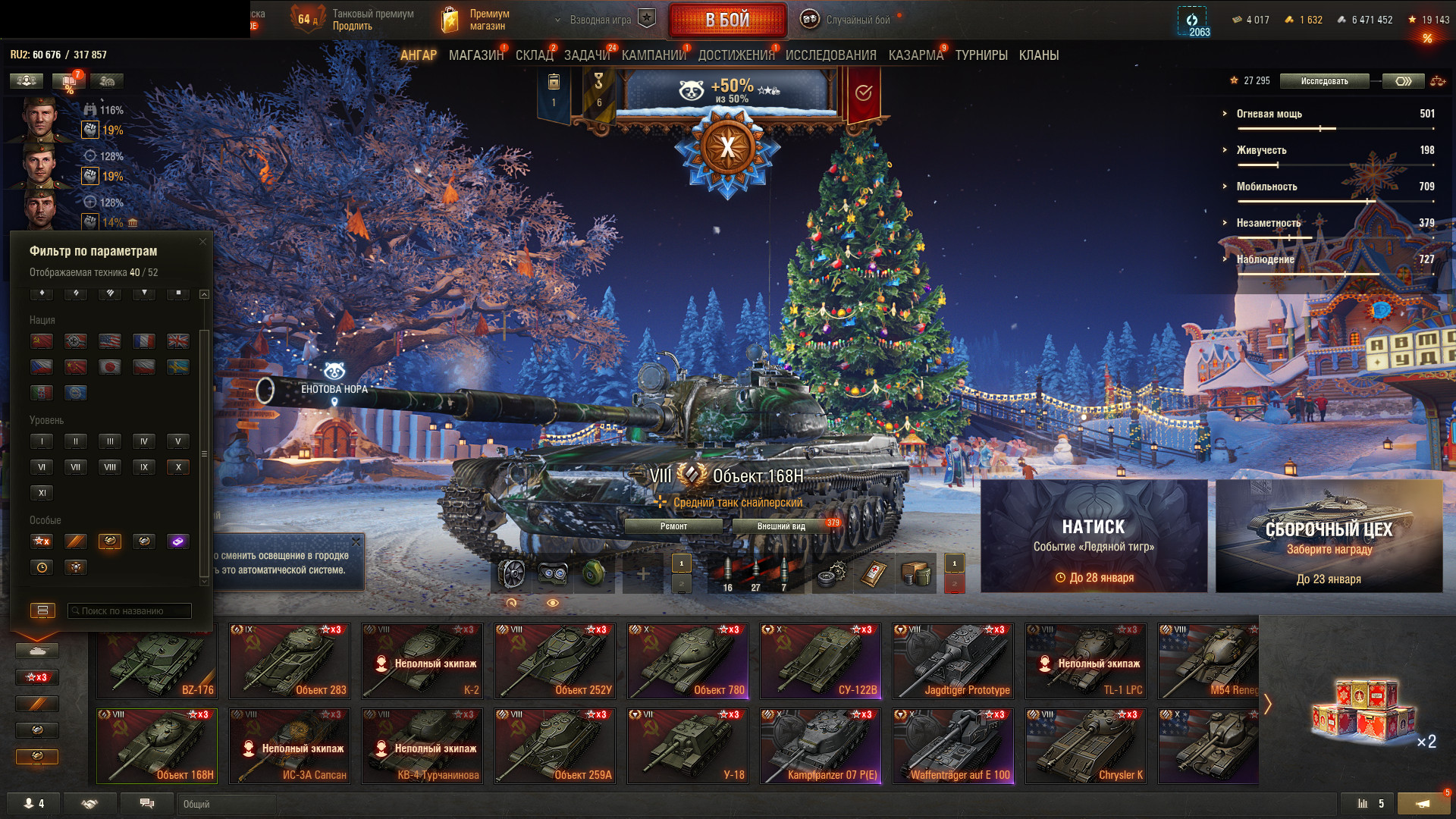Image resolution: width=1456 pixels, height=819 pixels.
Task: Open Внешний вид customization
Action: 781,526
